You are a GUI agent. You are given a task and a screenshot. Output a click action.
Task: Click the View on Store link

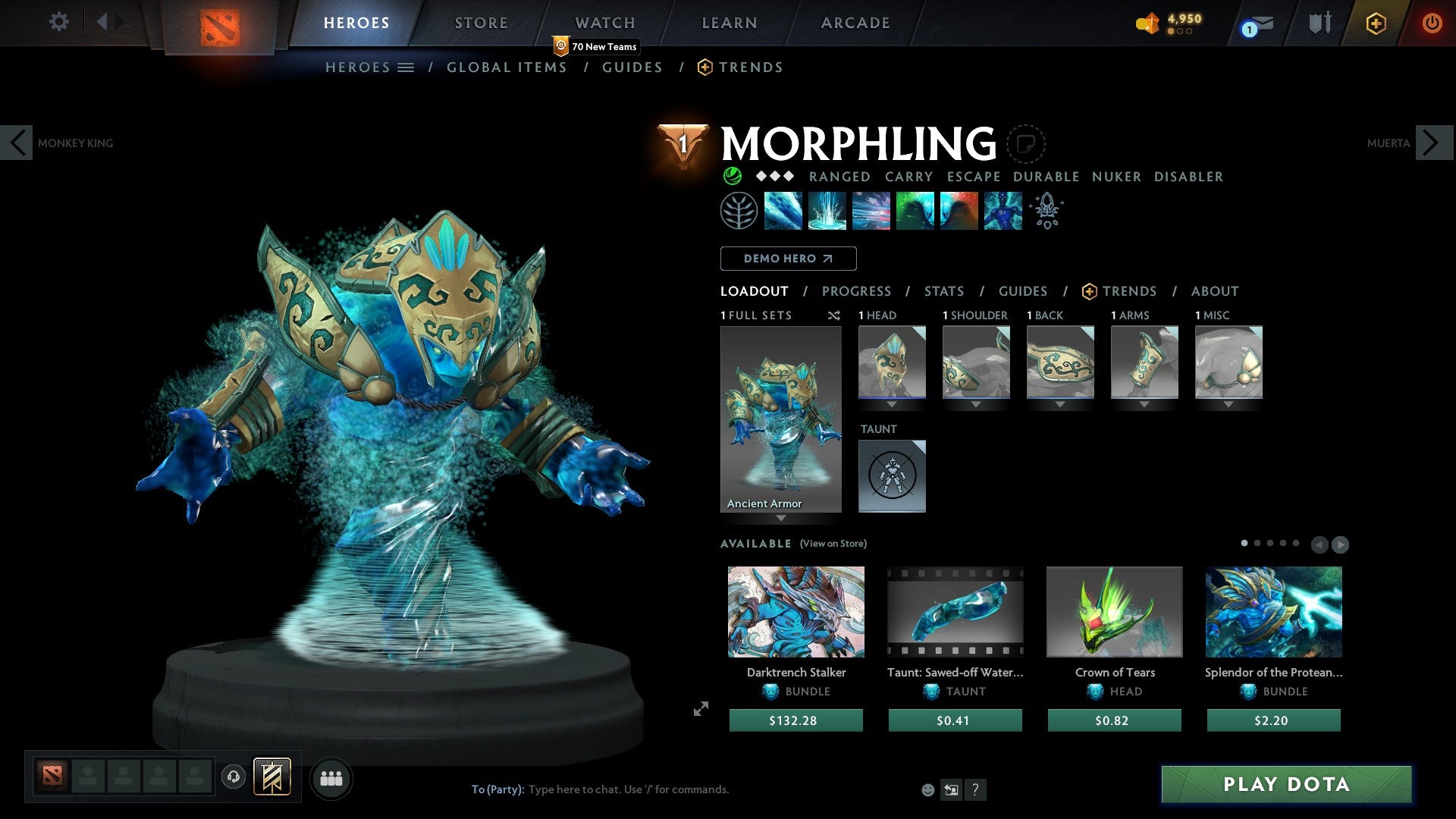833,544
